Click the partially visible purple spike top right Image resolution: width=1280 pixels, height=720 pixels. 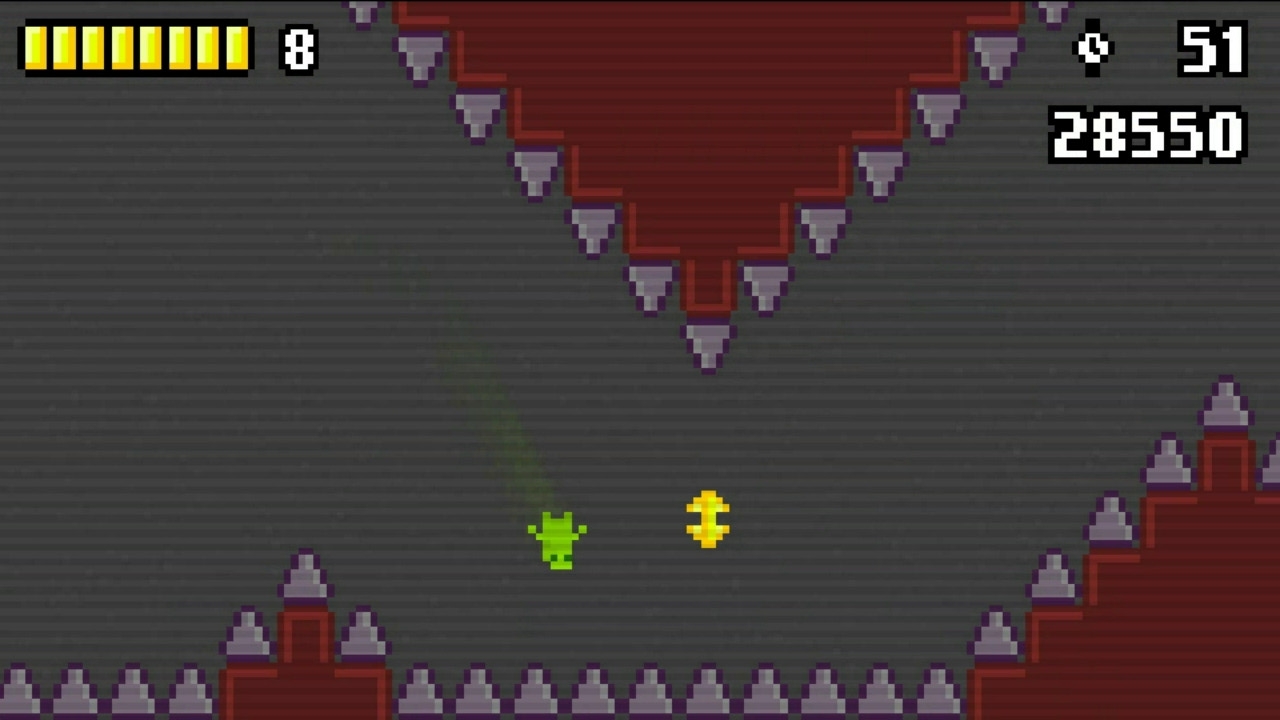click(x=1053, y=10)
